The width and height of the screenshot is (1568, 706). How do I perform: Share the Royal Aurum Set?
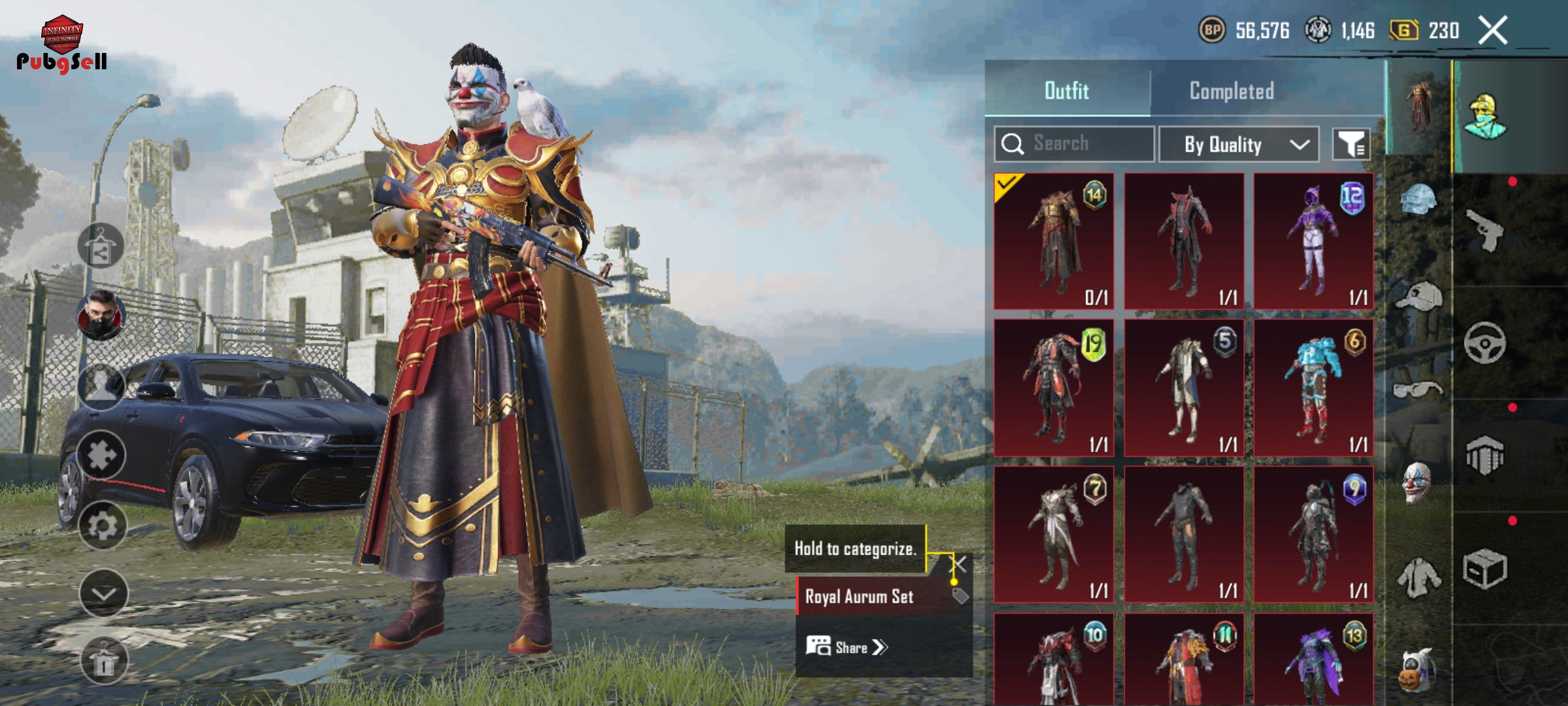pos(847,647)
